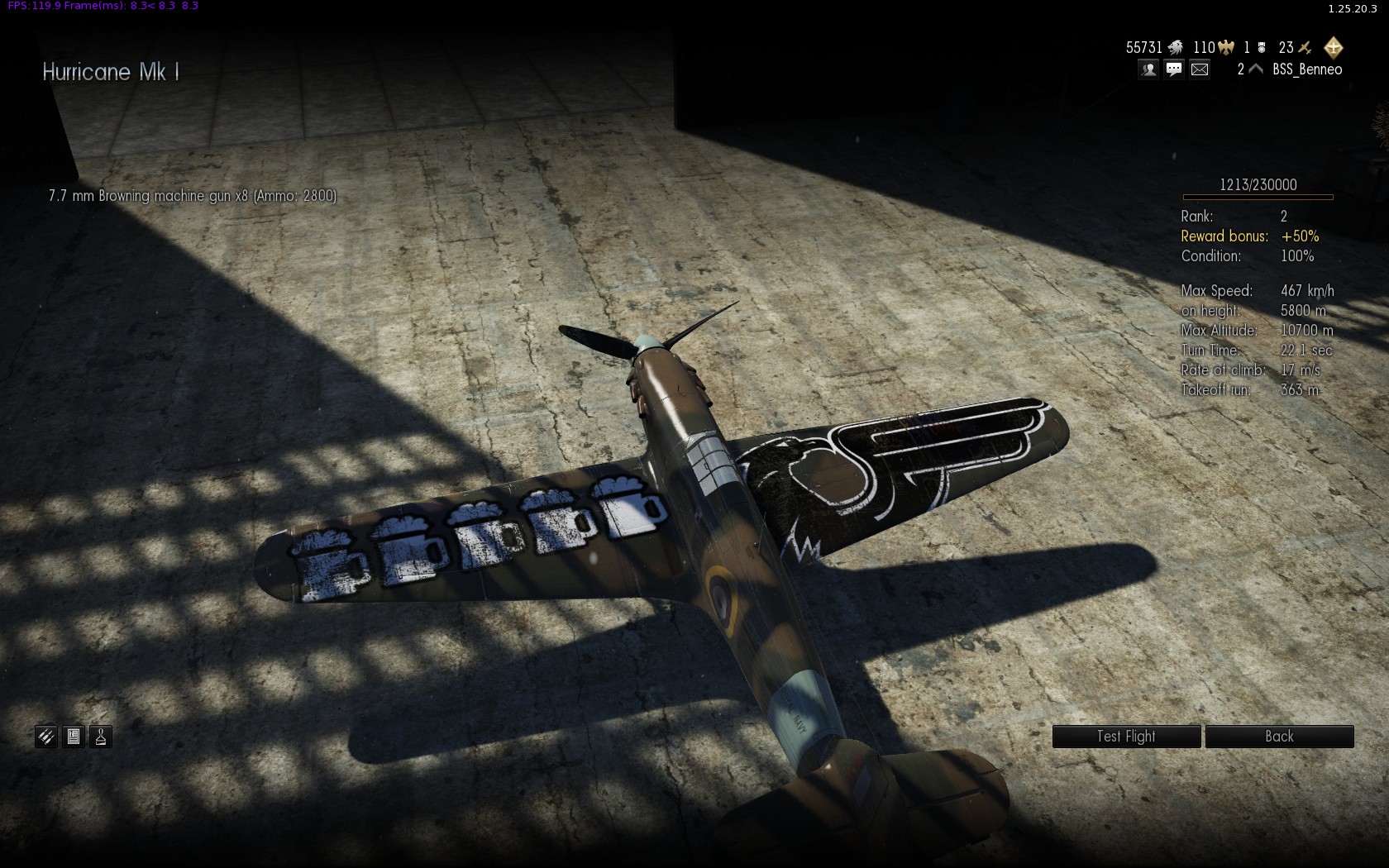Open the BSS_Benneo player profile
The height and width of the screenshot is (868, 1389).
pos(1306,69)
